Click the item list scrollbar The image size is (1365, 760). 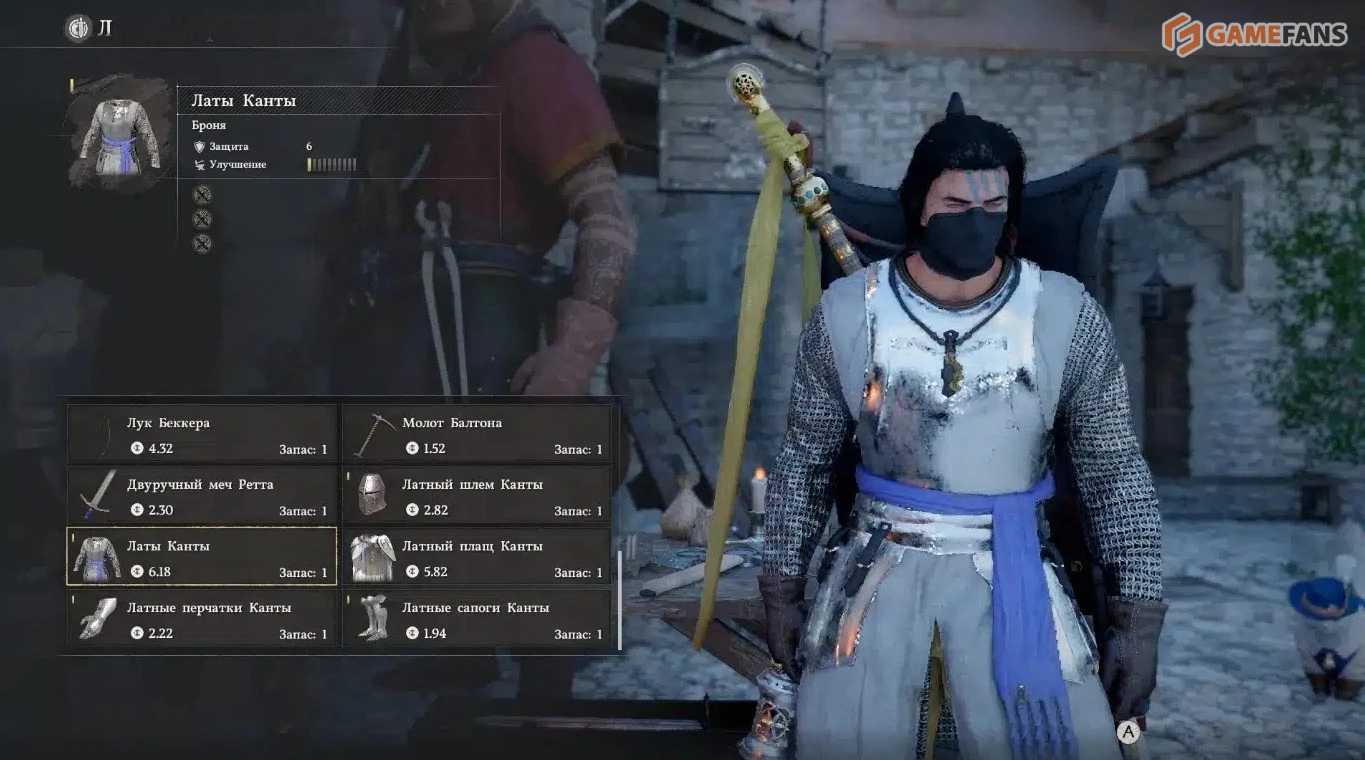click(620, 600)
